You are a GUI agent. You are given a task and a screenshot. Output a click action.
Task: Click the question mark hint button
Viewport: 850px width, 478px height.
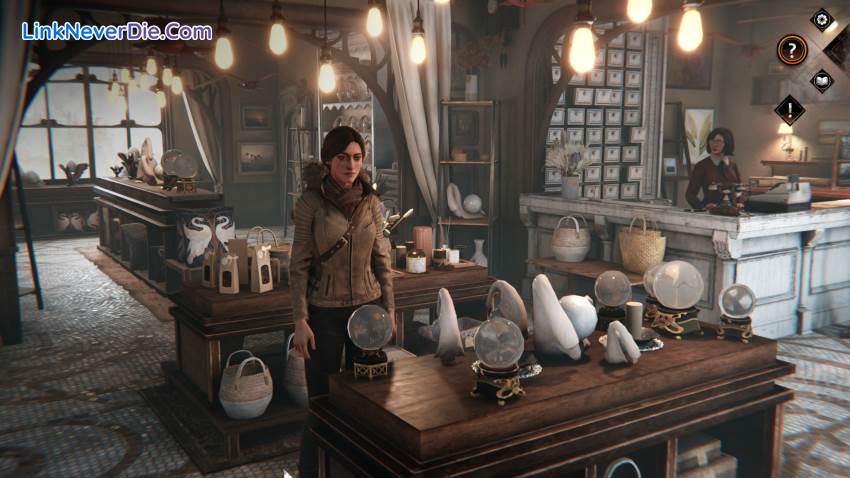tap(791, 48)
